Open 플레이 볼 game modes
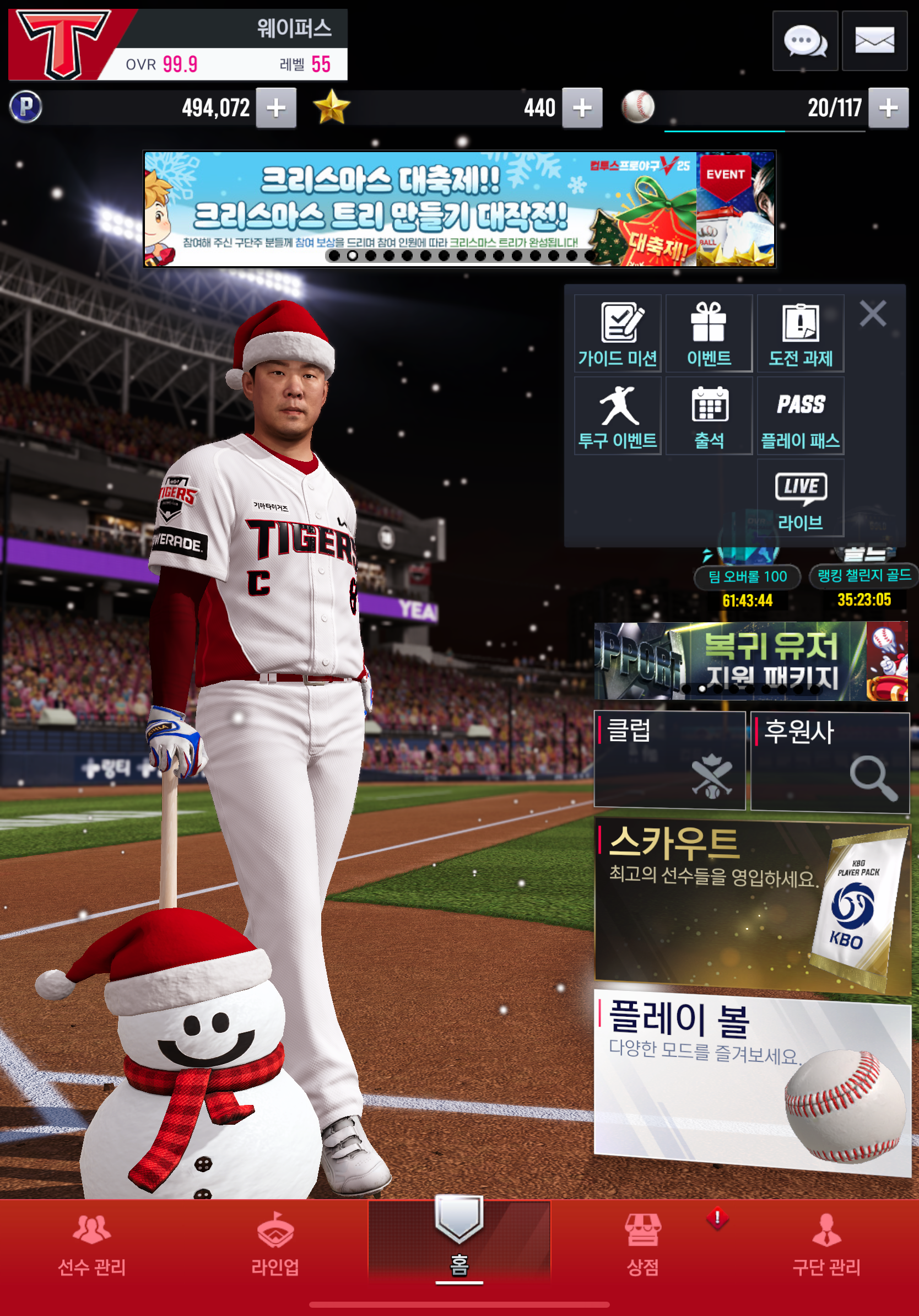Screen dimensions: 919x1316 752,1083
